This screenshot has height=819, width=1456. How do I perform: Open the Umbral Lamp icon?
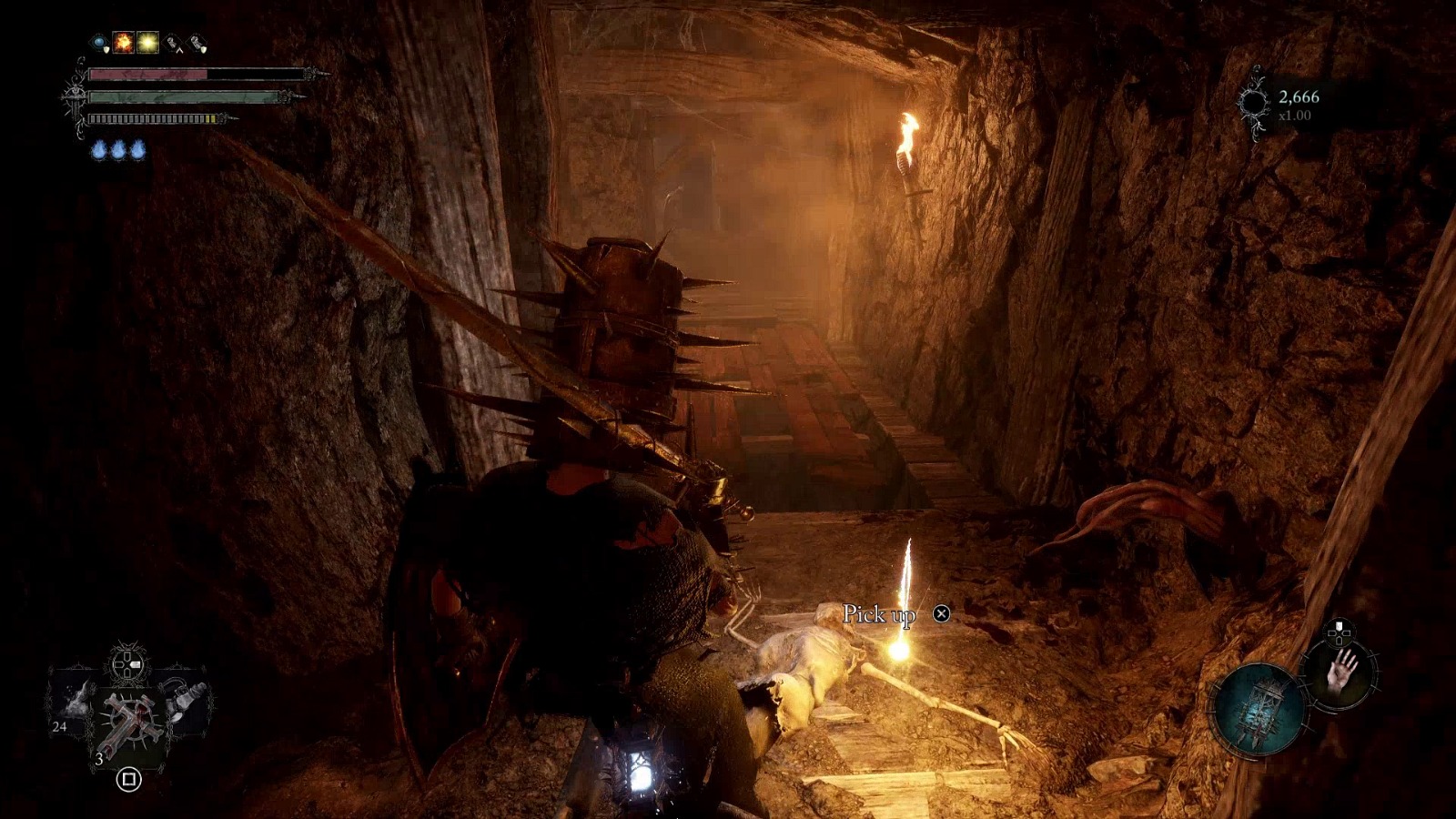click(1261, 710)
